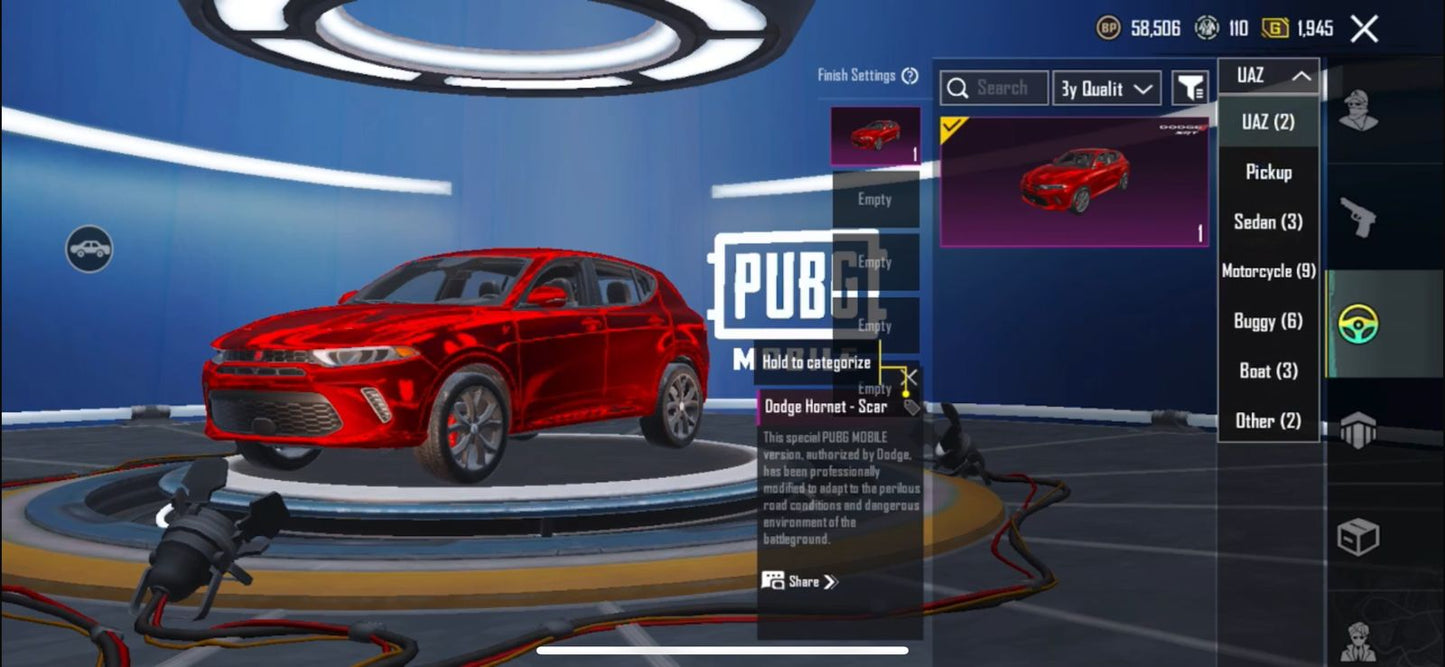
Task: Open the filter funnel button
Action: point(1190,89)
